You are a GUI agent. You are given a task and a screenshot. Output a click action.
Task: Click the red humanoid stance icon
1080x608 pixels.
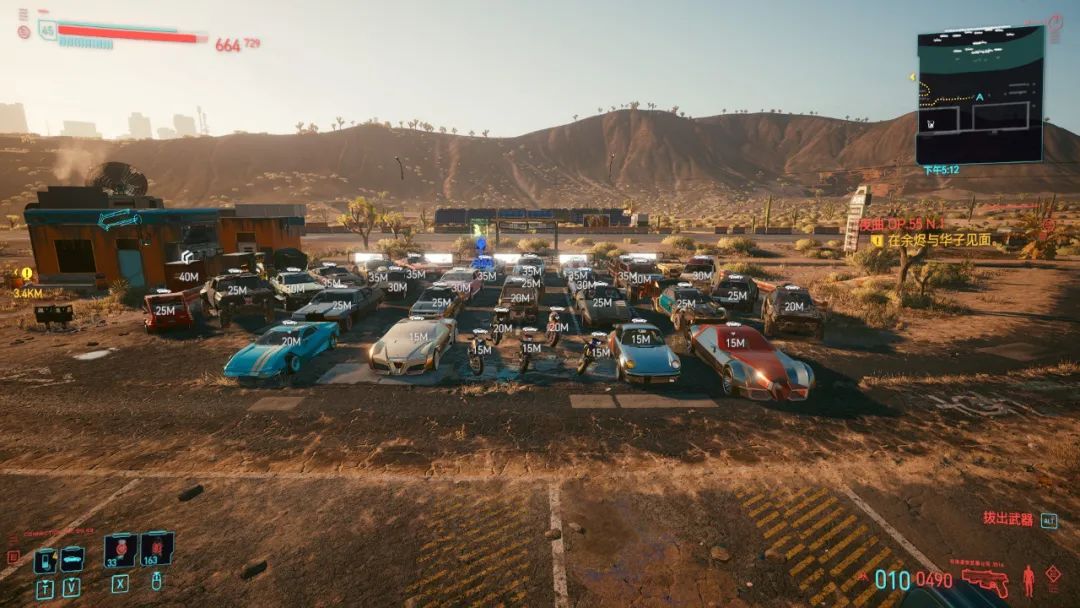click(x=1028, y=580)
